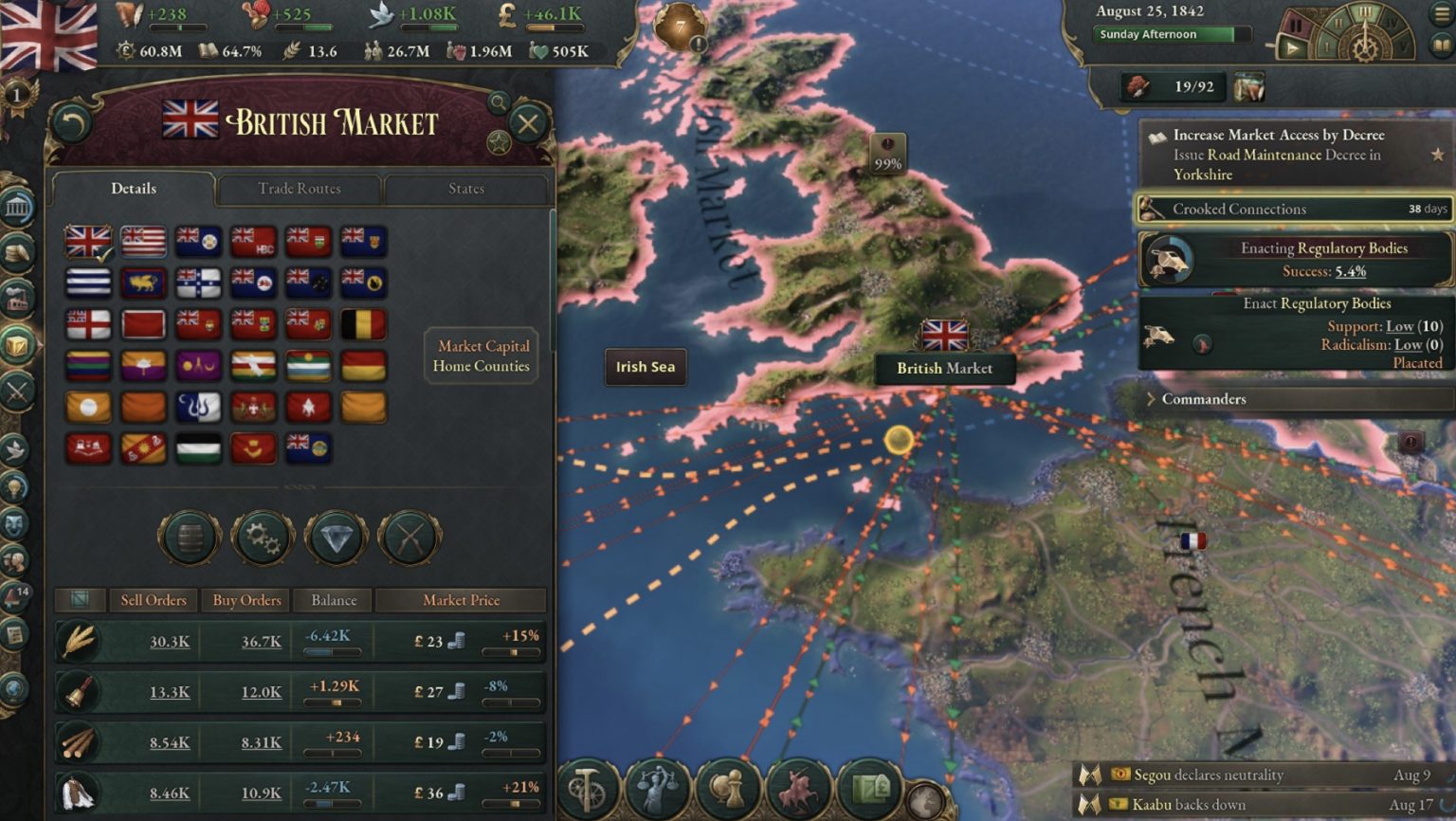Toggle the barrel staple goods filter

(190, 538)
